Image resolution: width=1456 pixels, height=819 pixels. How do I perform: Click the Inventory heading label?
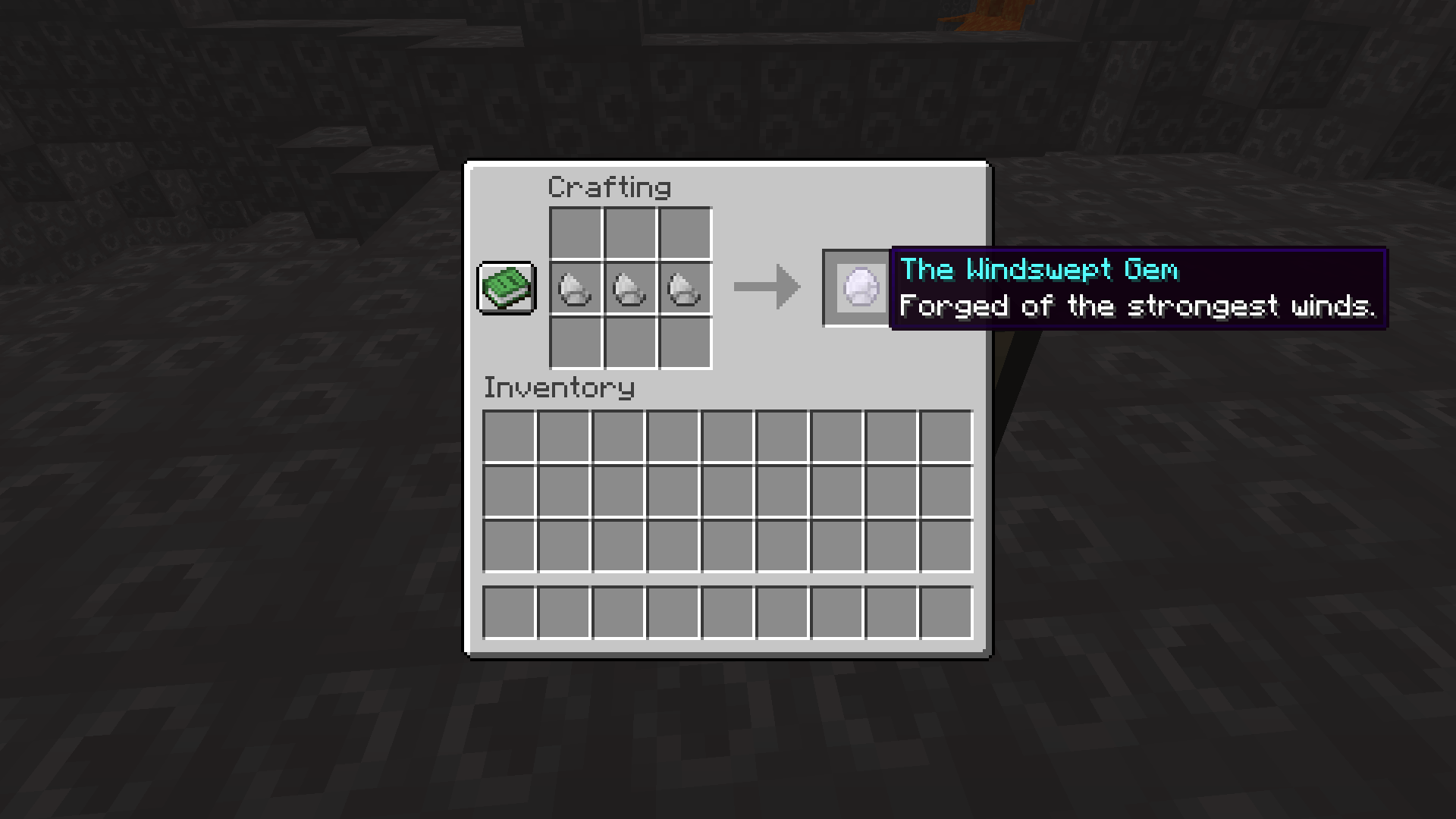[559, 388]
